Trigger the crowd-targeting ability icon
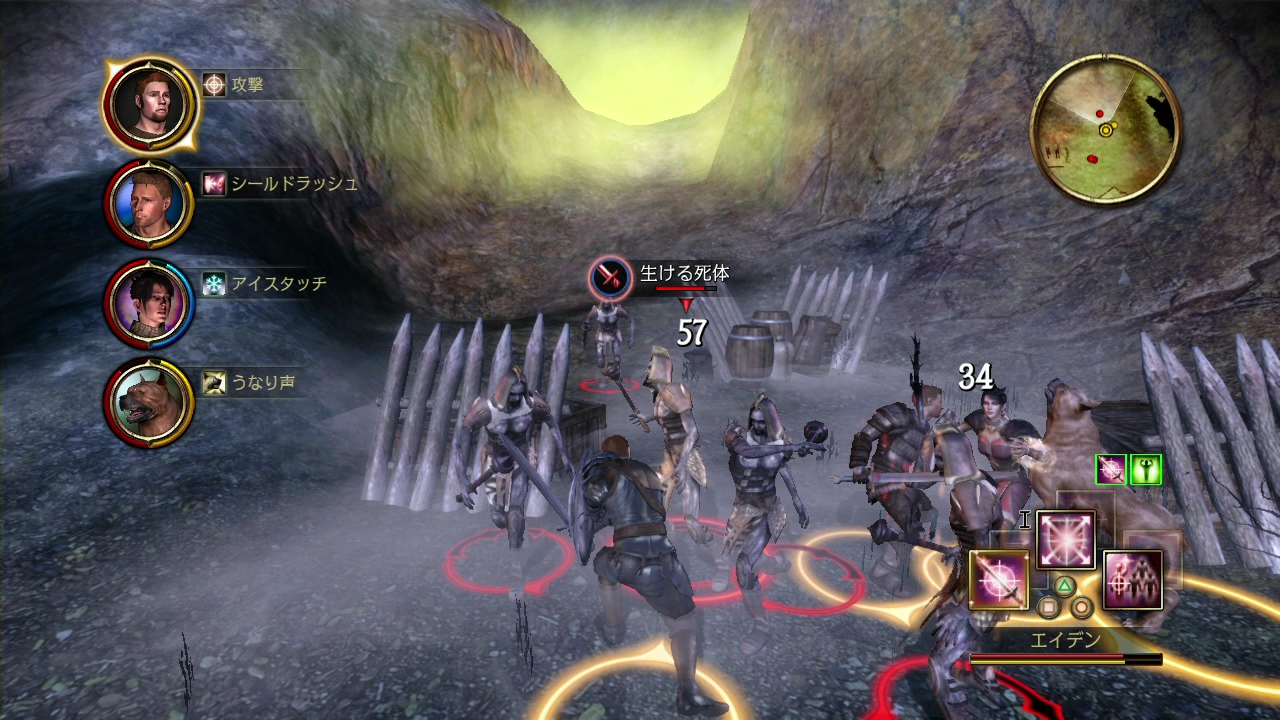The width and height of the screenshot is (1280, 720). click(x=1133, y=580)
